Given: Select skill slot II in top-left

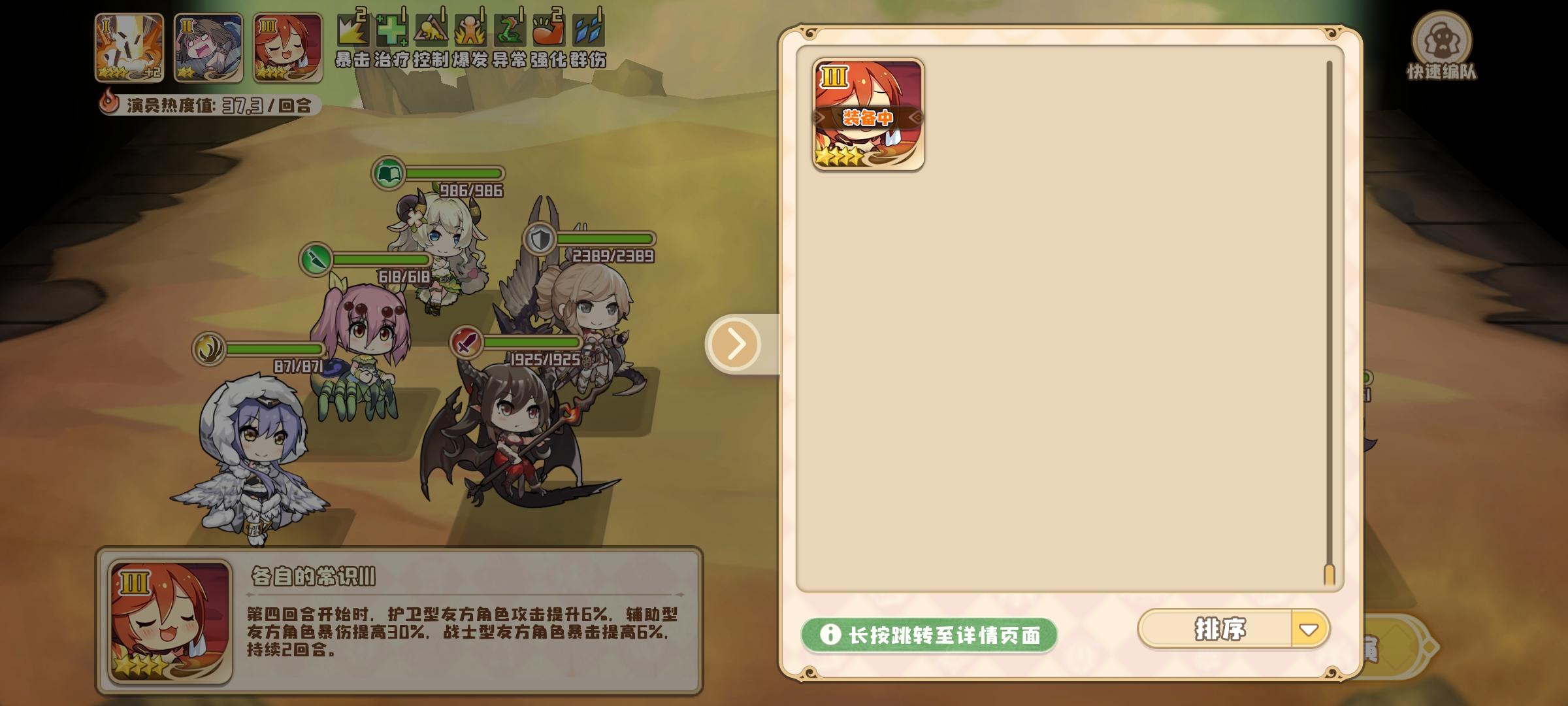Looking at the screenshot, I should [206, 49].
